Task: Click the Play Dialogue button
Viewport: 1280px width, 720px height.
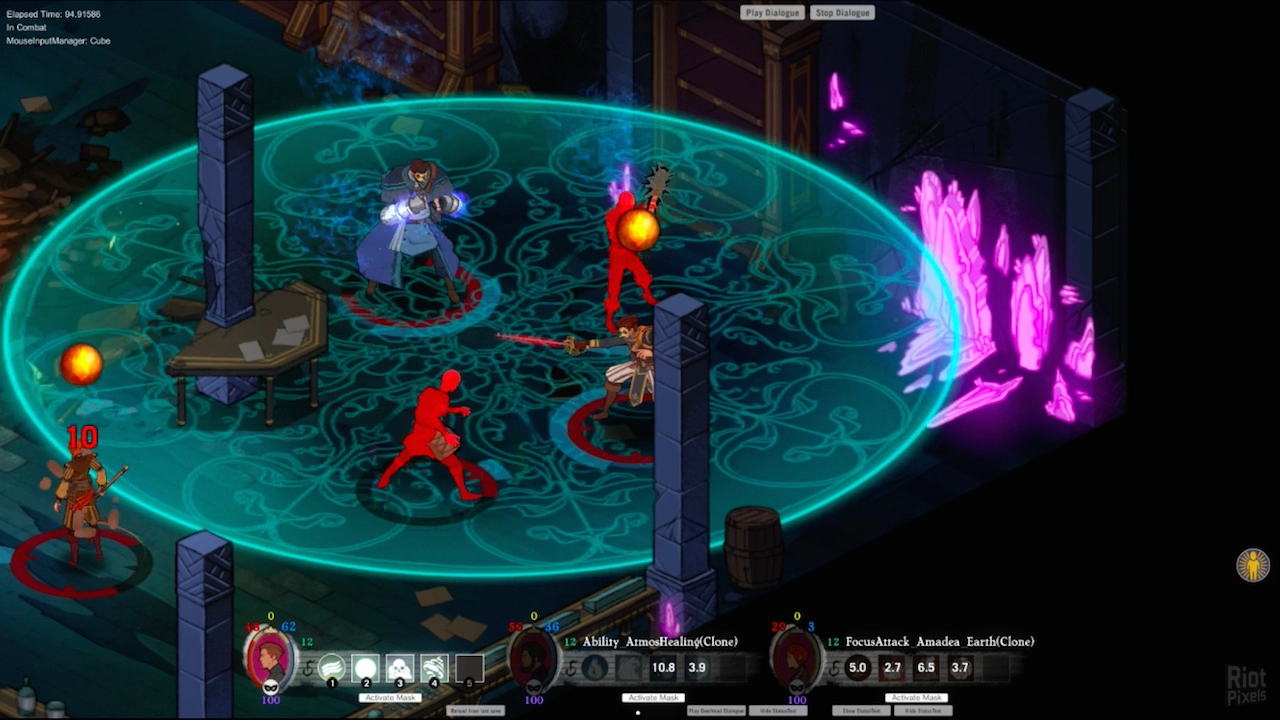Action: [x=773, y=13]
